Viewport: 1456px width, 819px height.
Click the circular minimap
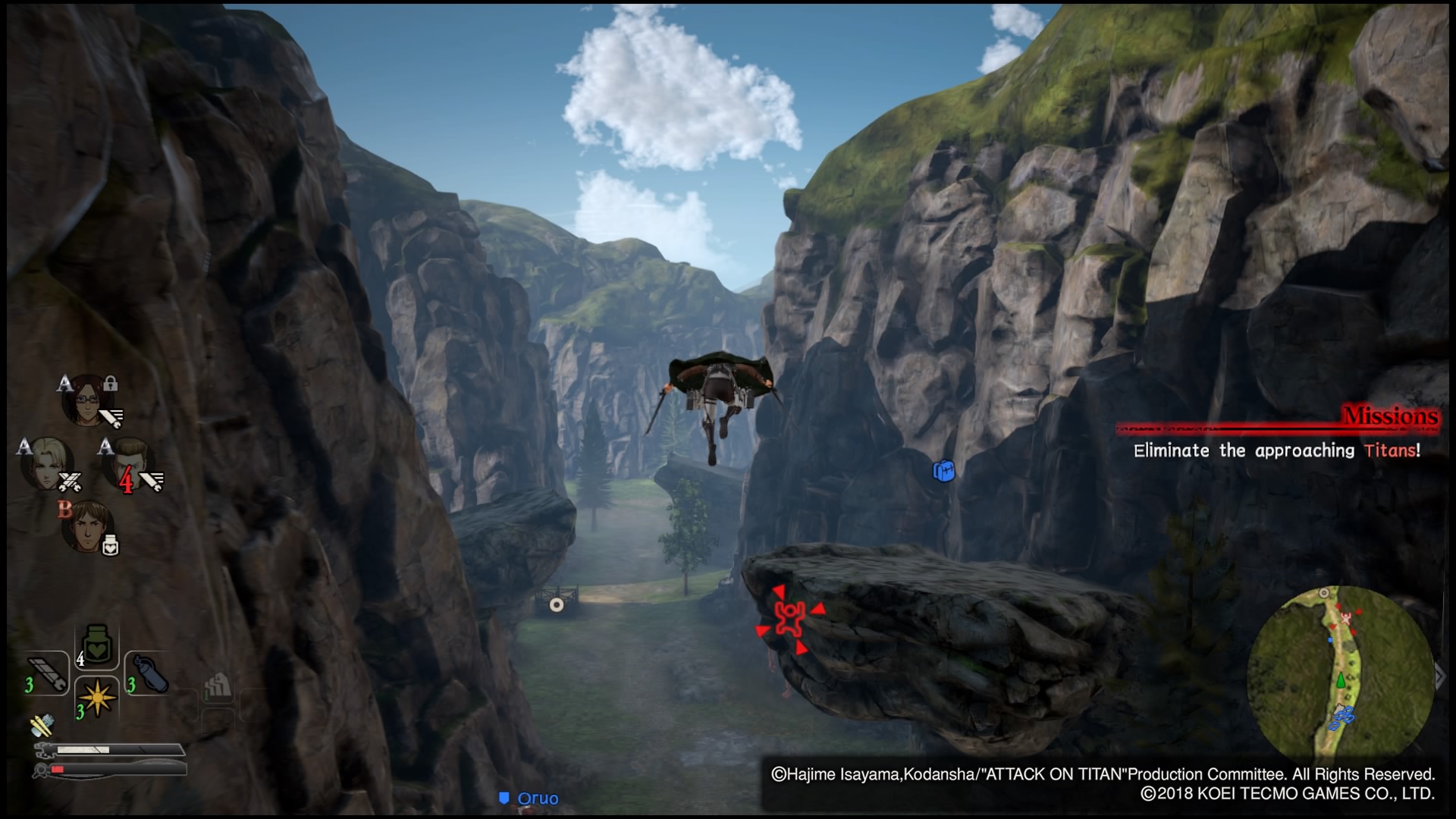pyautogui.click(x=1339, y=675)
